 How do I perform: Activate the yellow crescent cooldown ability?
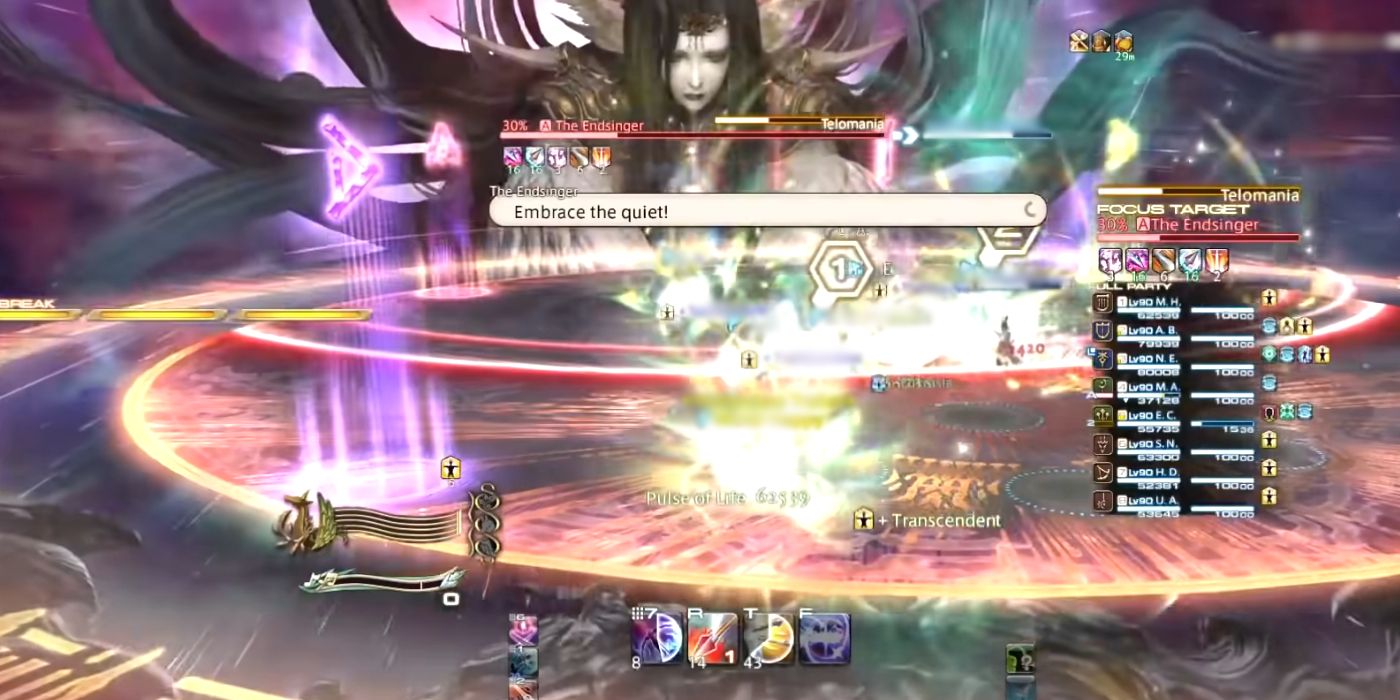click(769, 638)
